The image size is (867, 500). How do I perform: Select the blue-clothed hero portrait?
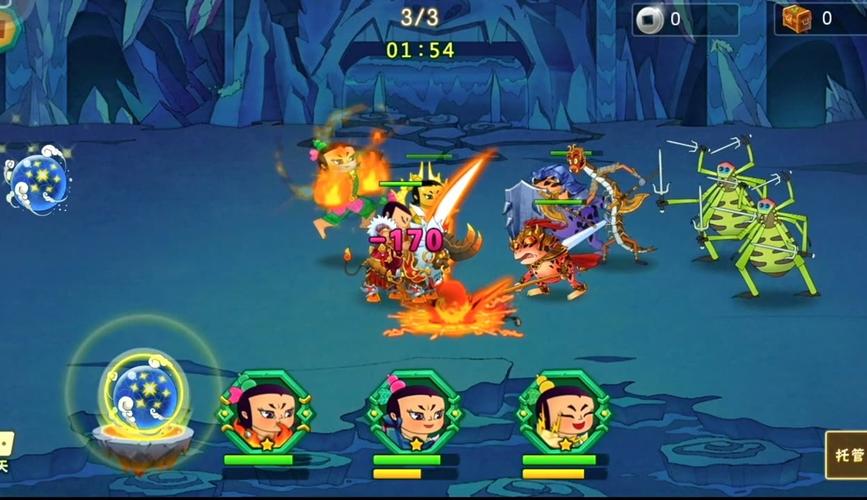pos(414,410)
